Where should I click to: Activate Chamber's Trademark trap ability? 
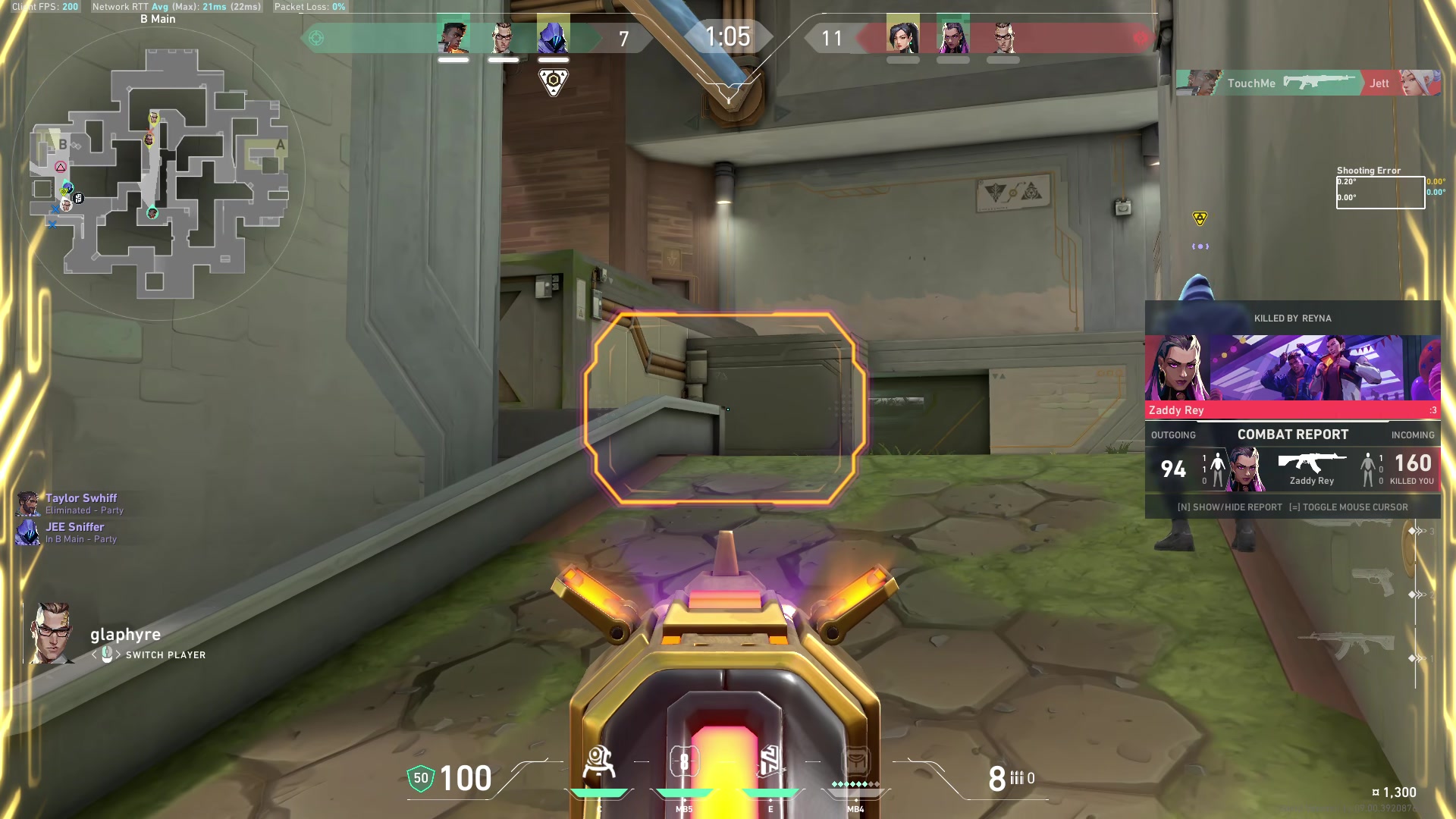coord(599,764)
